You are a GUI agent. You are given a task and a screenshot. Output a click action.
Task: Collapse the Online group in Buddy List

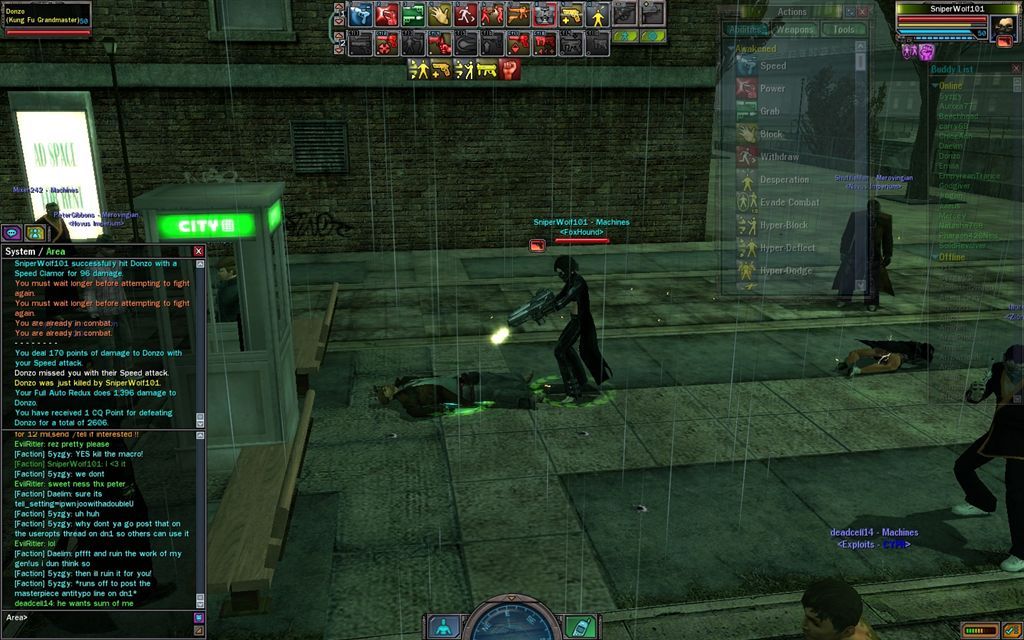tap(934, 86)
